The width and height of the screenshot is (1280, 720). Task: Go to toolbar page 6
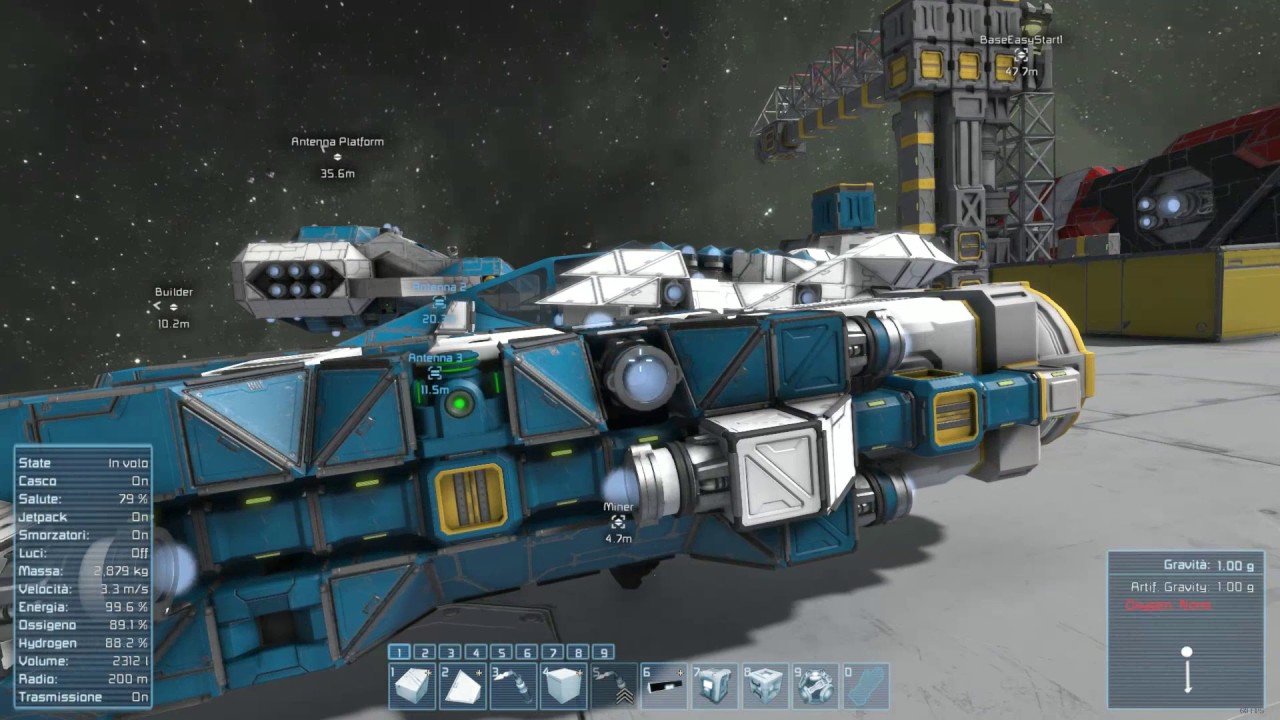click(x=527, y=653)
